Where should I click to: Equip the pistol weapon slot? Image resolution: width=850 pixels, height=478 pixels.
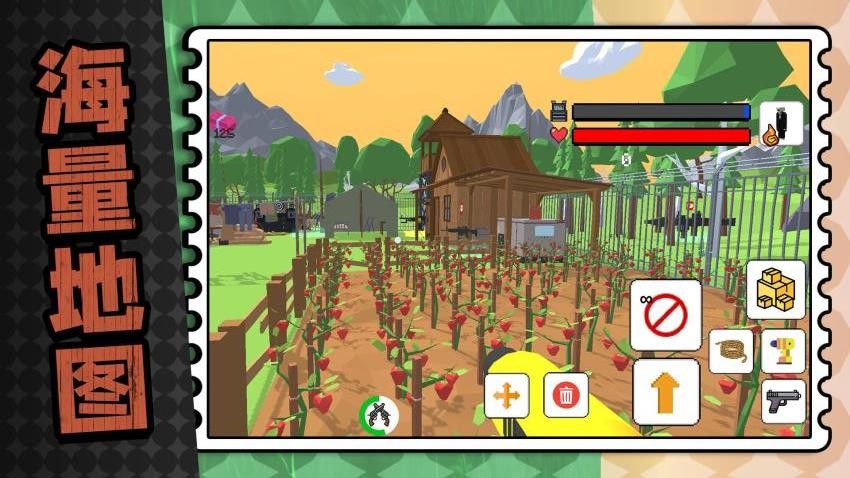point(782,401)
